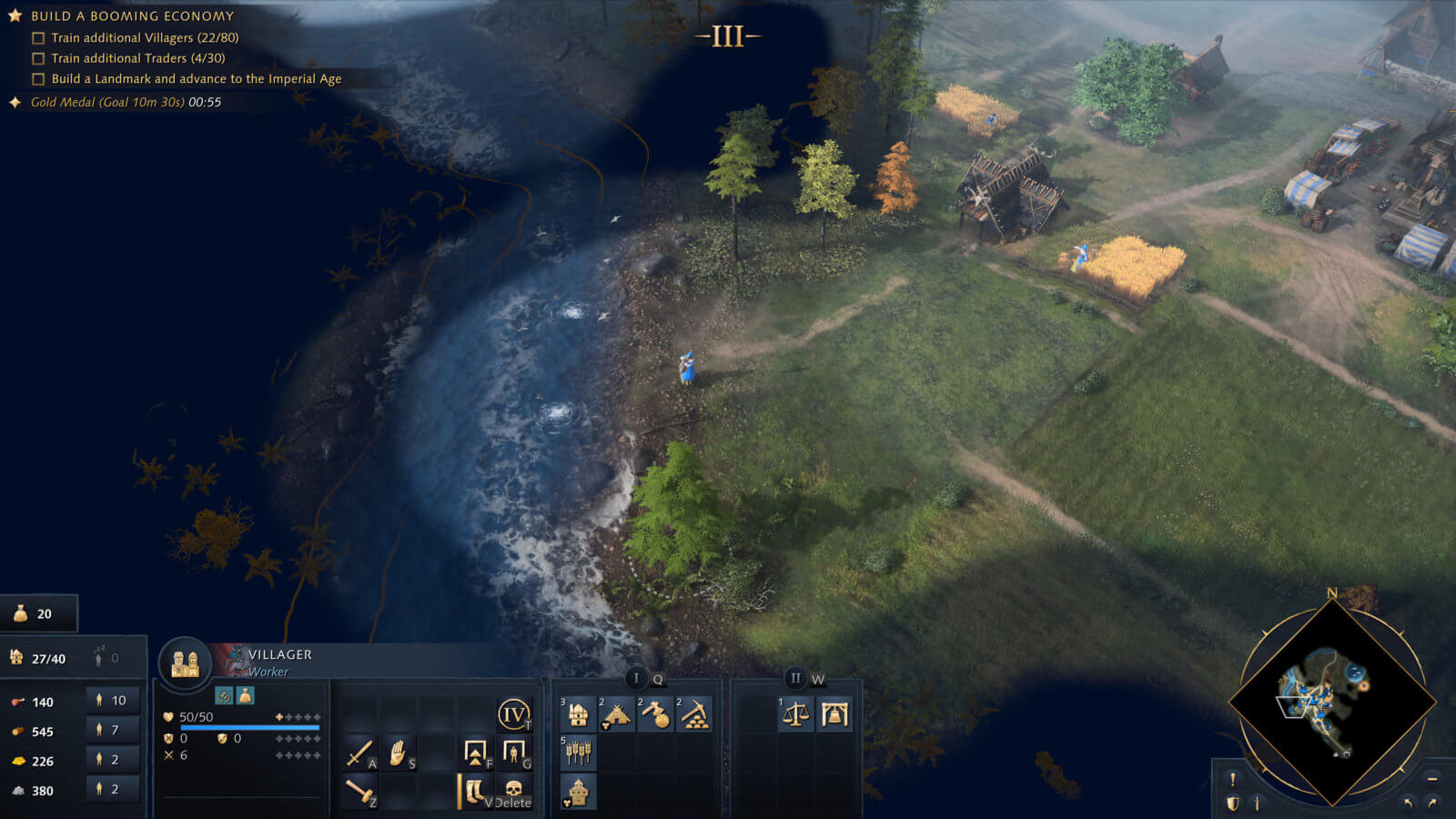Select the Market scales build icon
1456x819 pixels.
pyautogui.click(x=794, y=715)
